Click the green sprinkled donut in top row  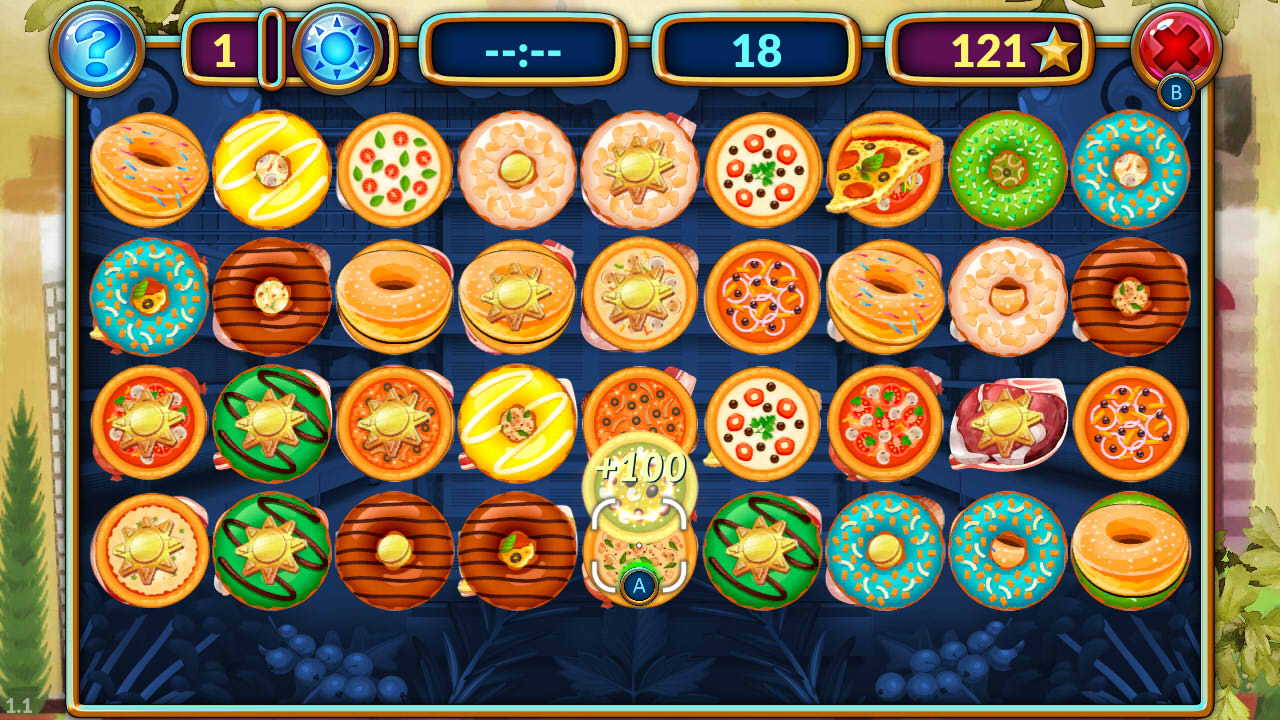1008,171
